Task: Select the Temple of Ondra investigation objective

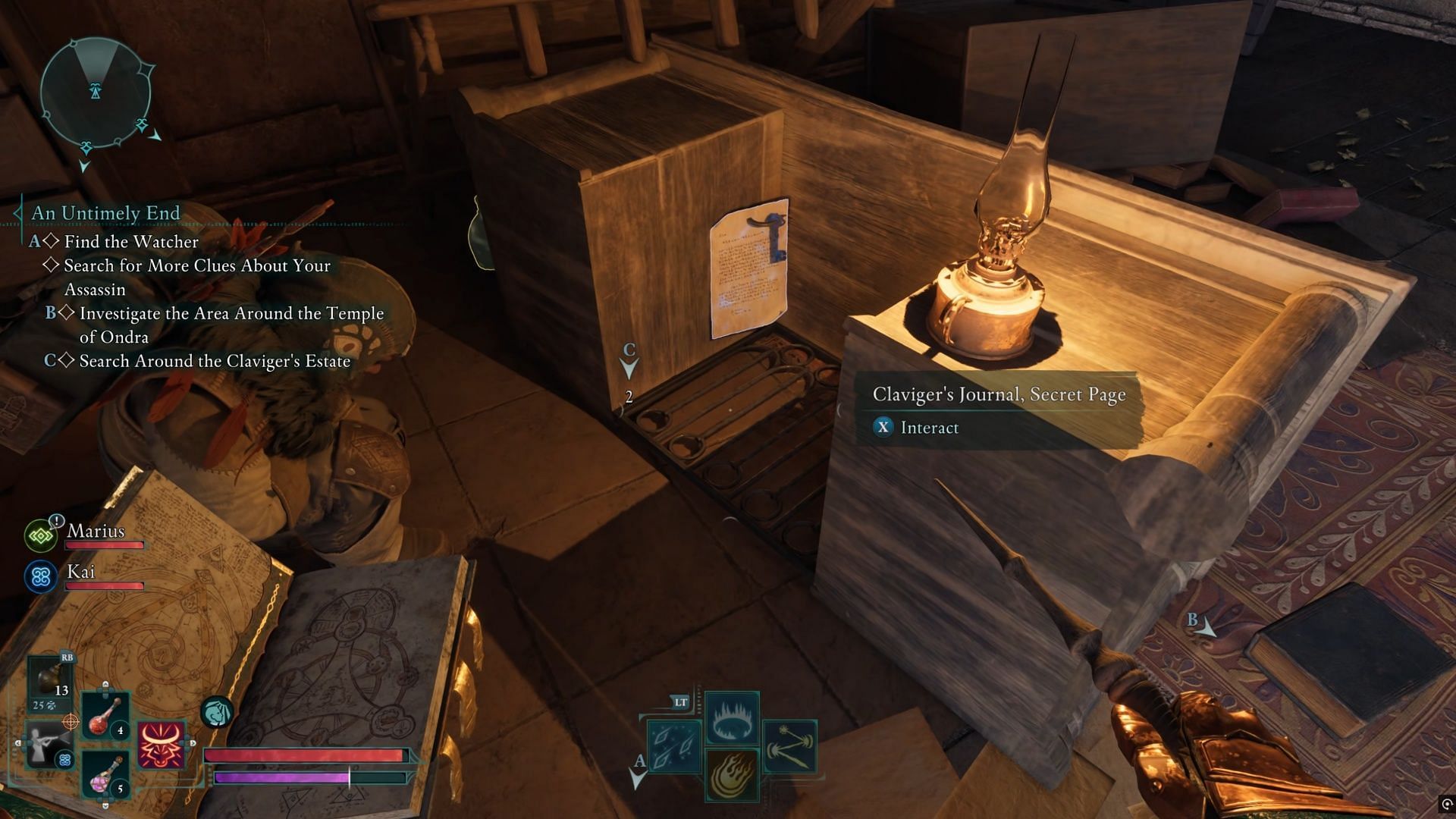Action: click(231, 325)
